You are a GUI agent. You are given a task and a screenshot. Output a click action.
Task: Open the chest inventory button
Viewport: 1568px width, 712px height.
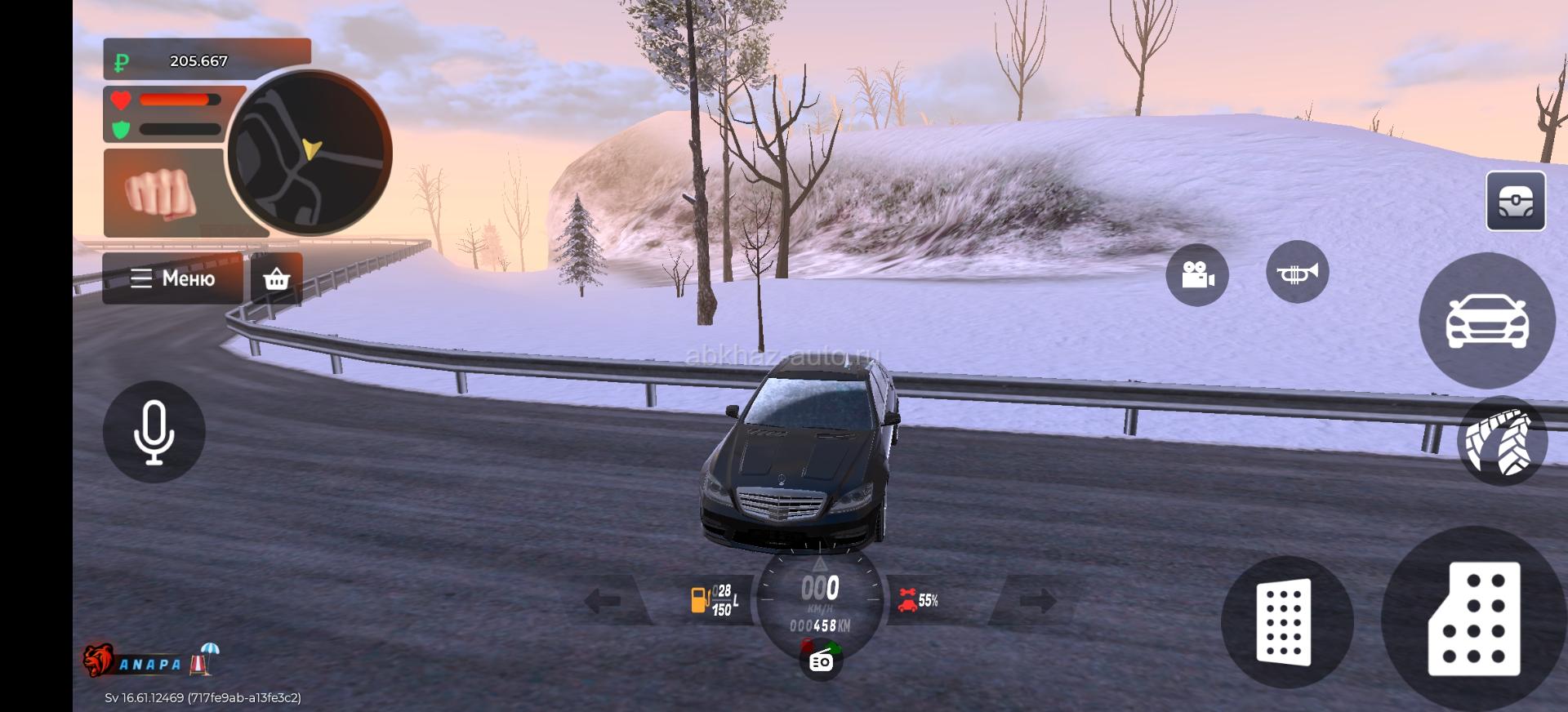(x=1515, y=201)
